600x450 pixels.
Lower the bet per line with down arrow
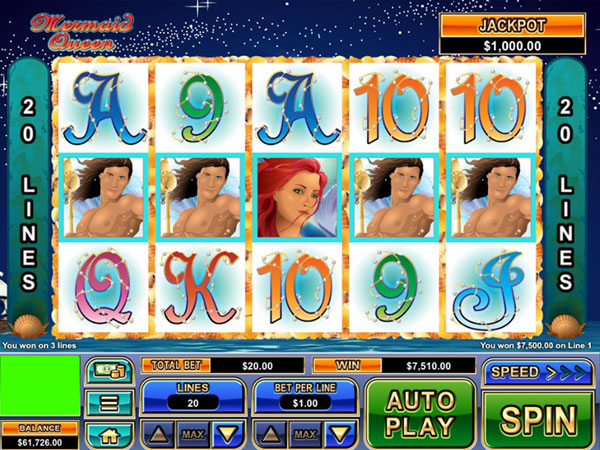[x=339, y=434]
